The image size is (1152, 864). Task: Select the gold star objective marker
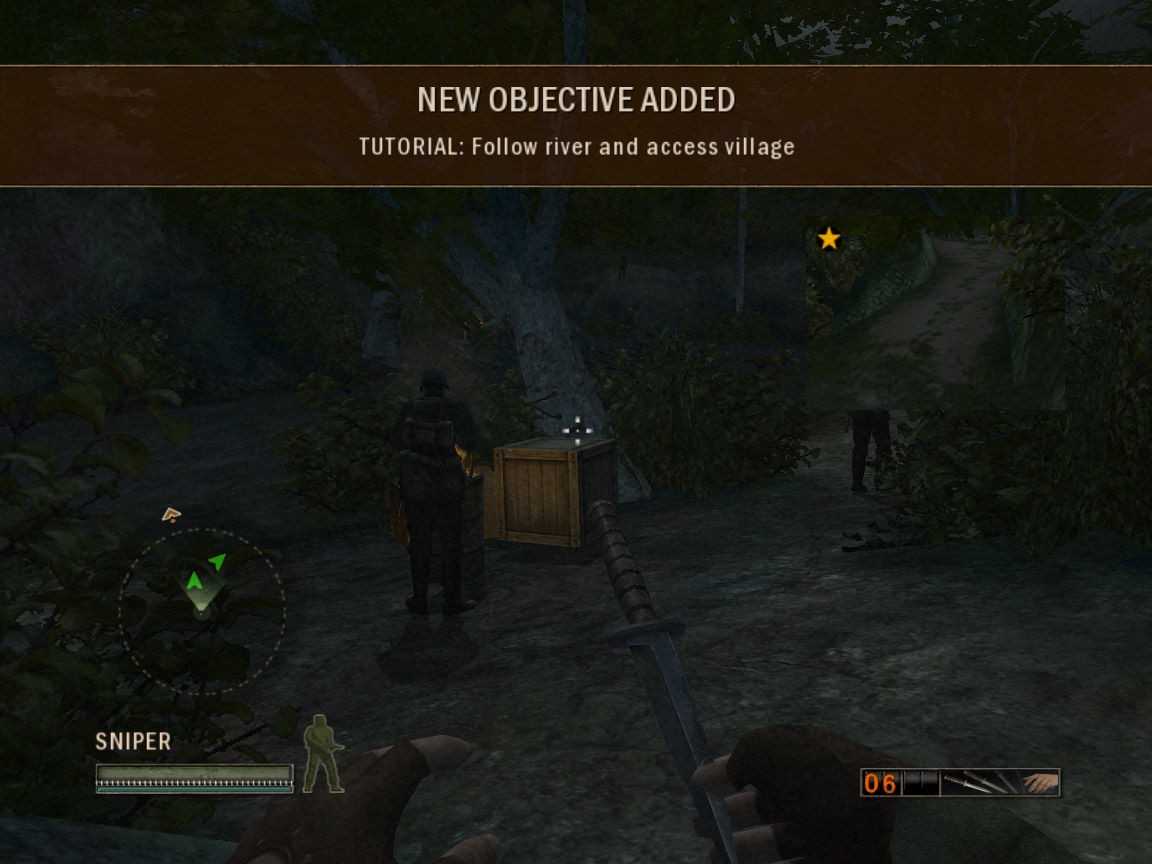[x=829, y=239]
